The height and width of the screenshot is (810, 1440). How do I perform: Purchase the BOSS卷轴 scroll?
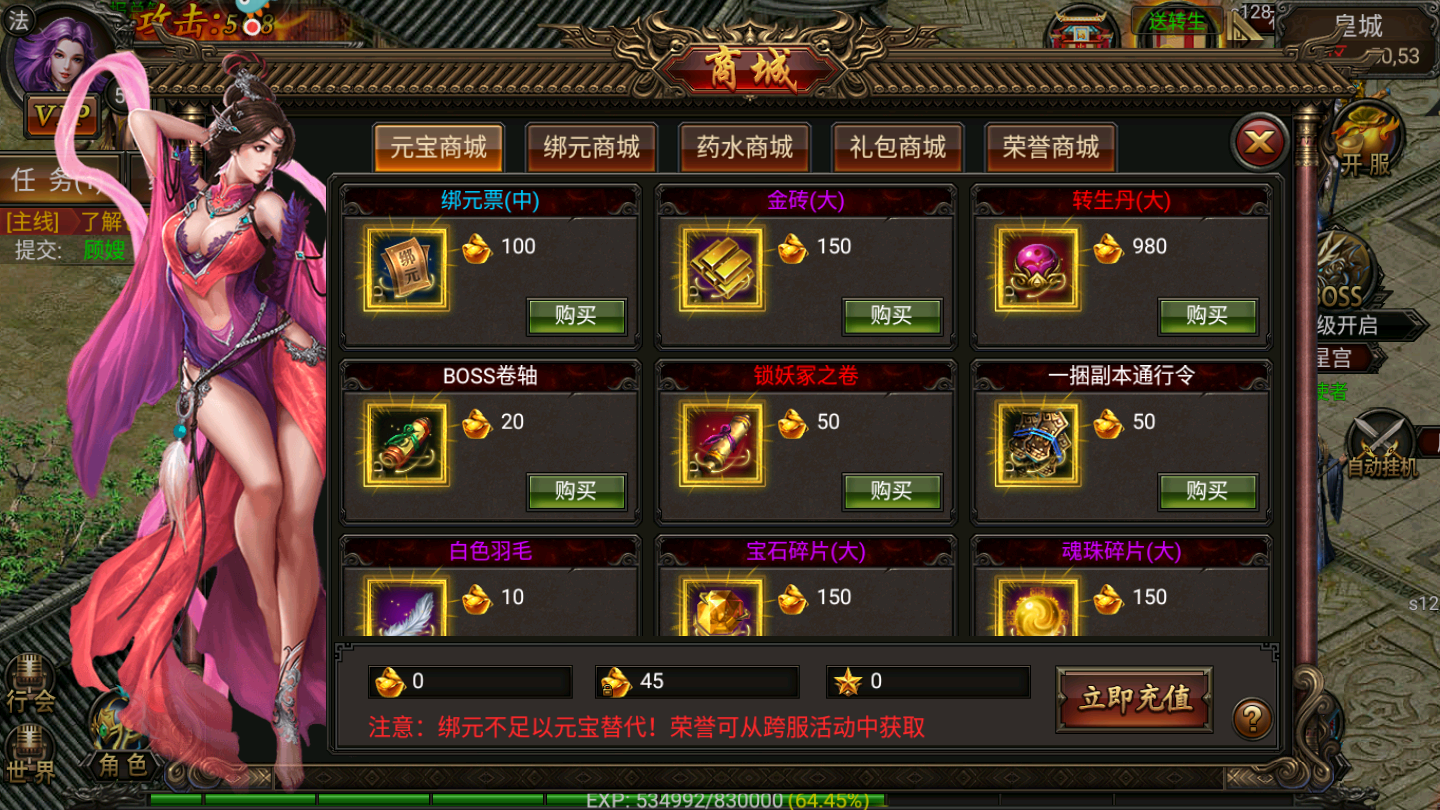[x=576, y=491]
